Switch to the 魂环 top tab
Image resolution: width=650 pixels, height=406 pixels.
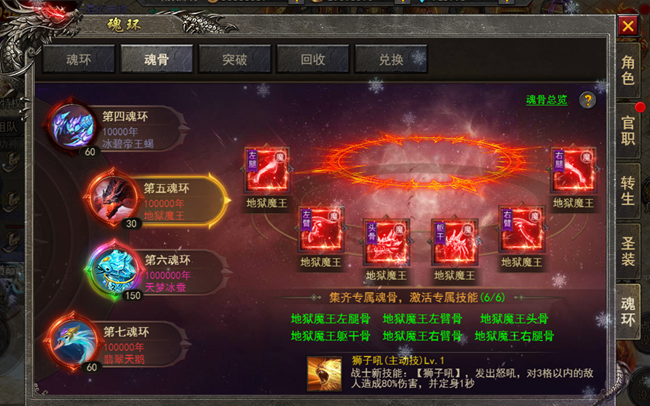[x=78, y=60]
